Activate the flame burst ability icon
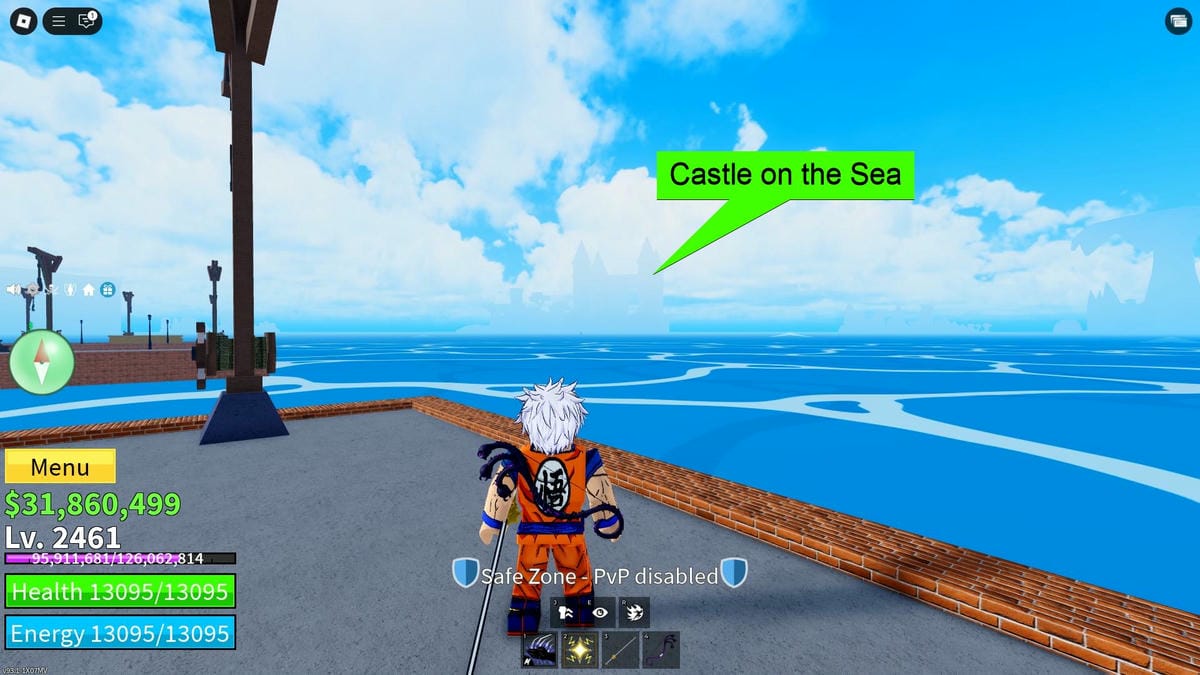This screenshot has width=1200, height=675. tap(634, 612)
